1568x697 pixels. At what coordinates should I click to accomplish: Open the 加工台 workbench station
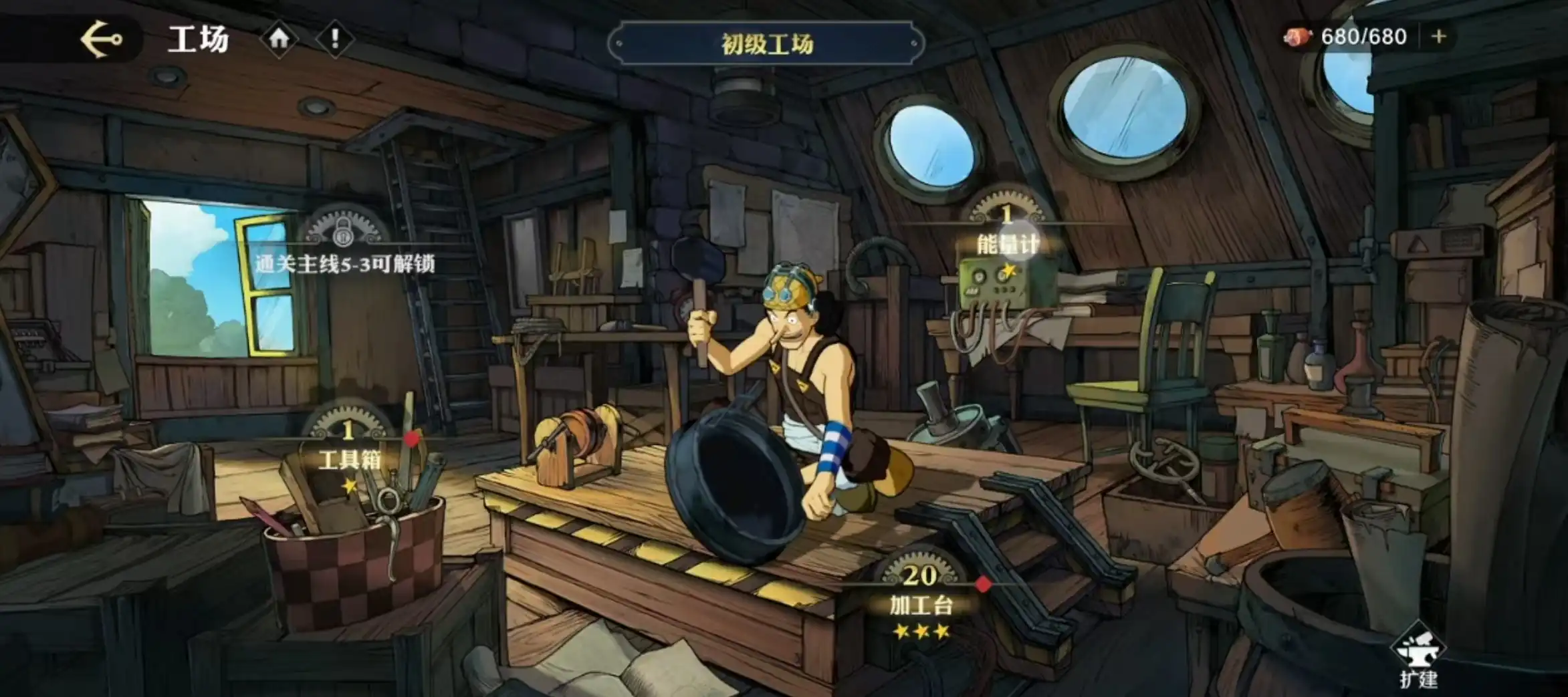(921, 603)
